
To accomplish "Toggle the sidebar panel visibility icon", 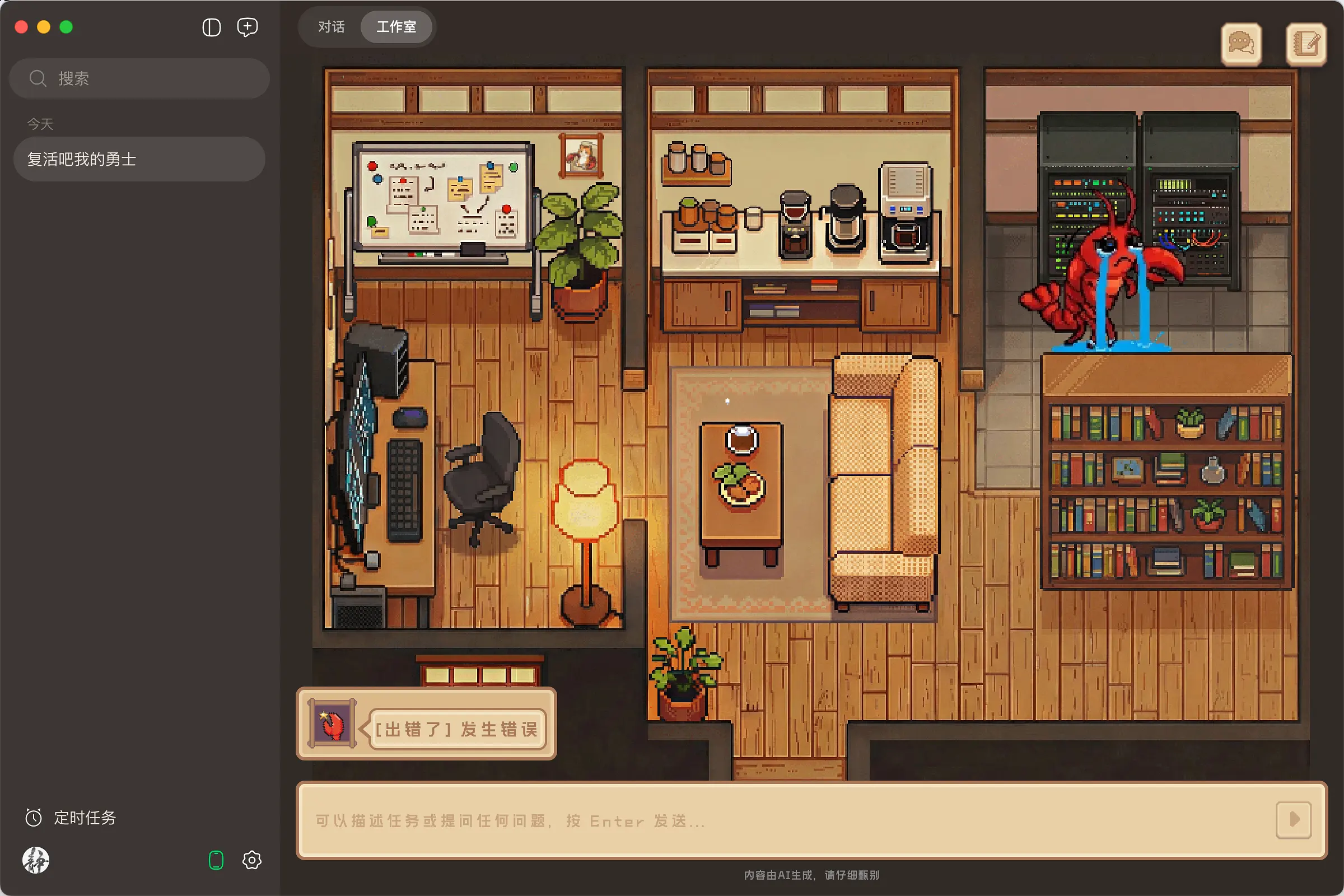I will (212, 27).
